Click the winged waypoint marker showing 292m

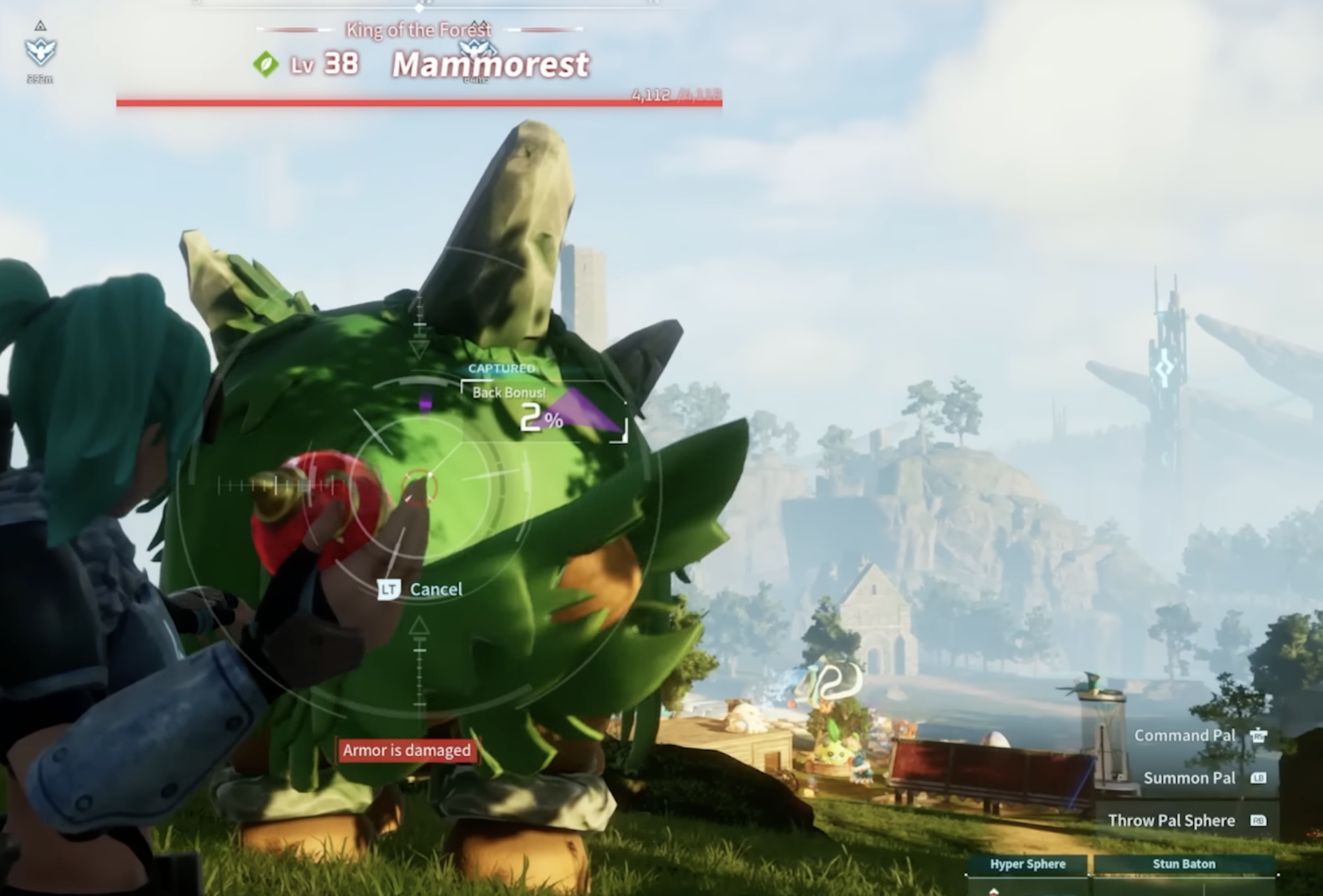tap(40, 51)
